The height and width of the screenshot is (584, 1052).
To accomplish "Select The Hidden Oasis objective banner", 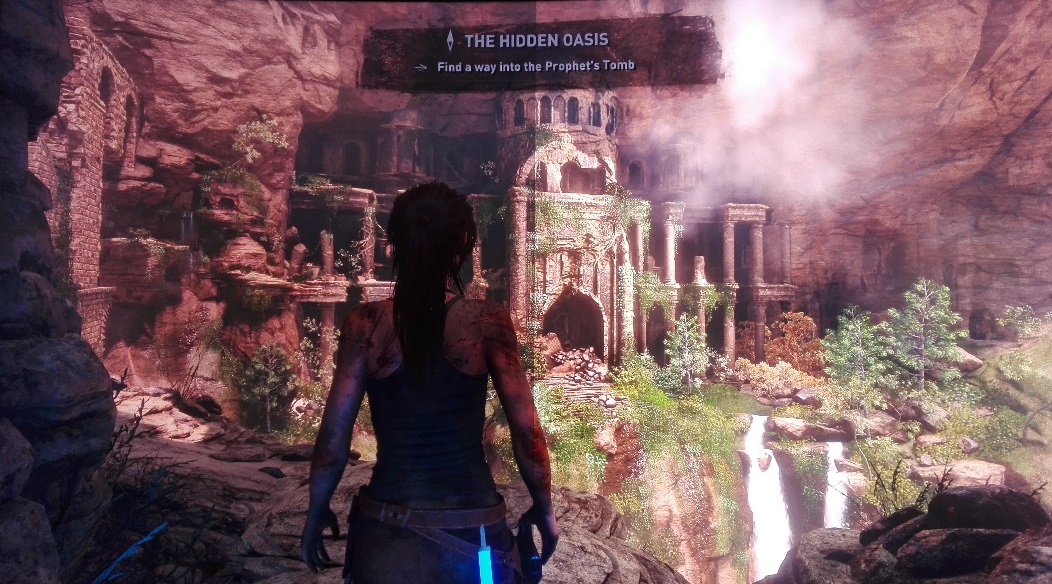I will (x=540, y=54).
